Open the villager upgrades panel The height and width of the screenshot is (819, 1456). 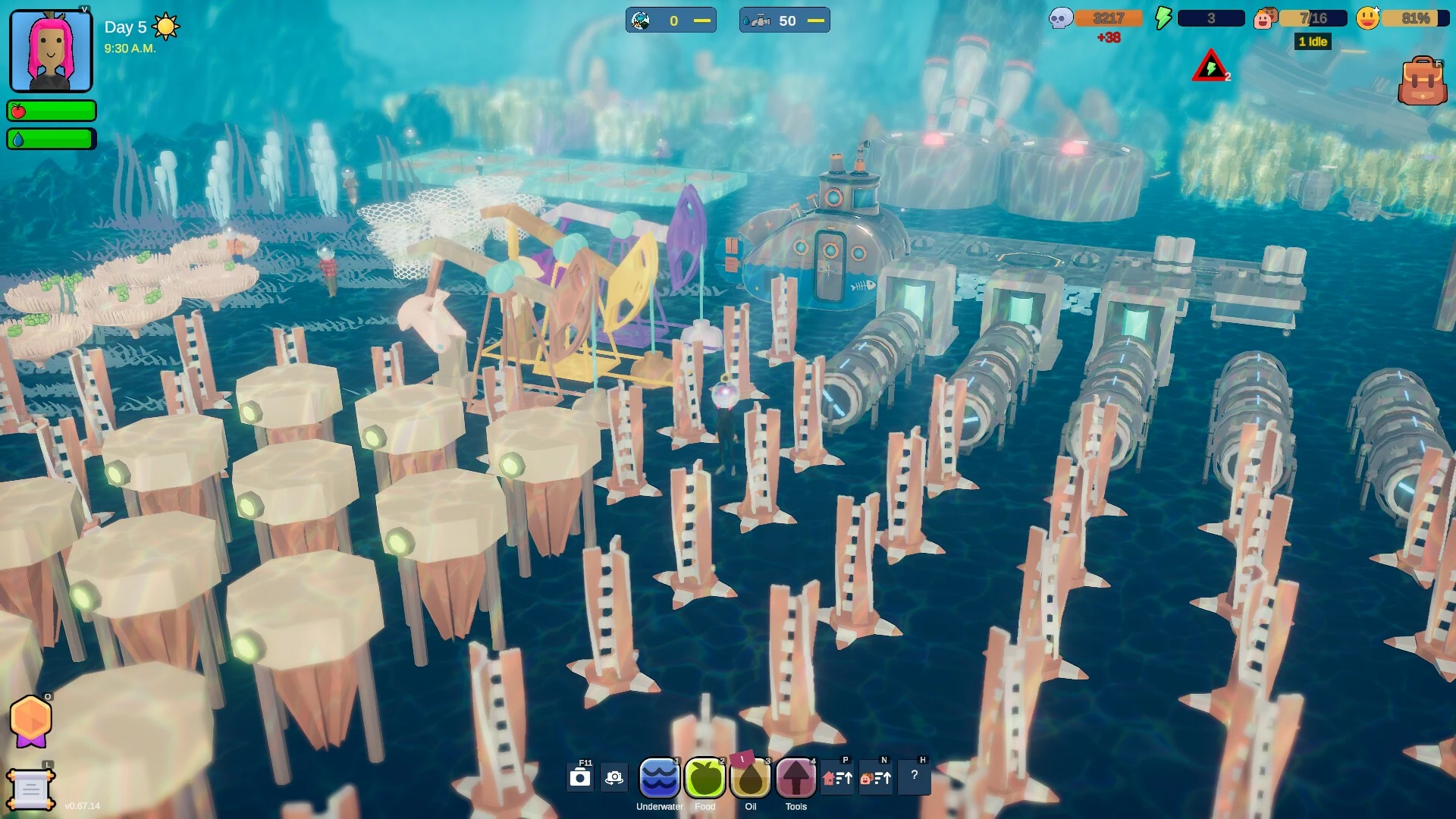[x=876, y=778]
